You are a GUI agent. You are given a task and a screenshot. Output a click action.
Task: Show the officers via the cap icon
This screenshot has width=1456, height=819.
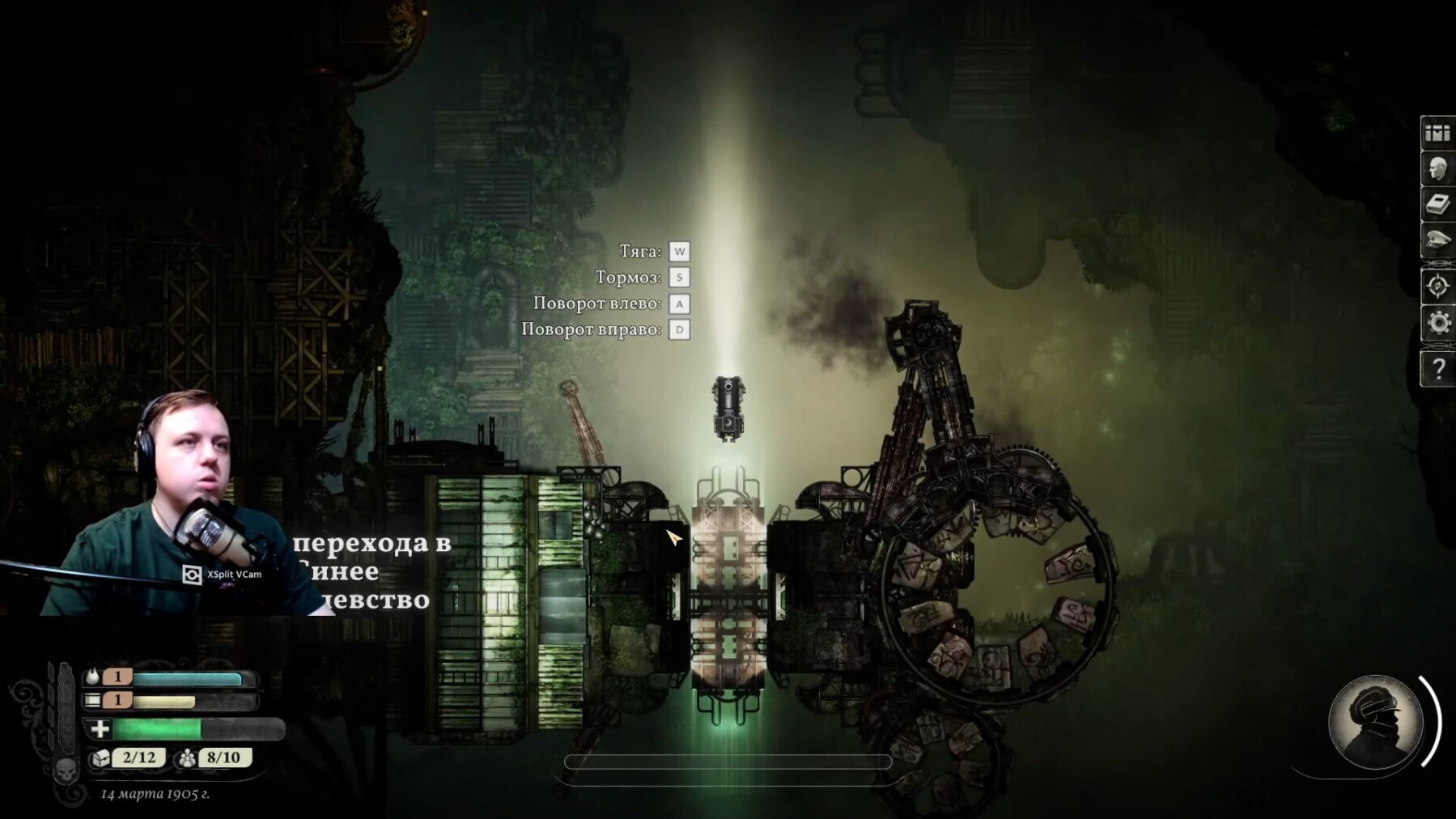(x=1437, y=241)
